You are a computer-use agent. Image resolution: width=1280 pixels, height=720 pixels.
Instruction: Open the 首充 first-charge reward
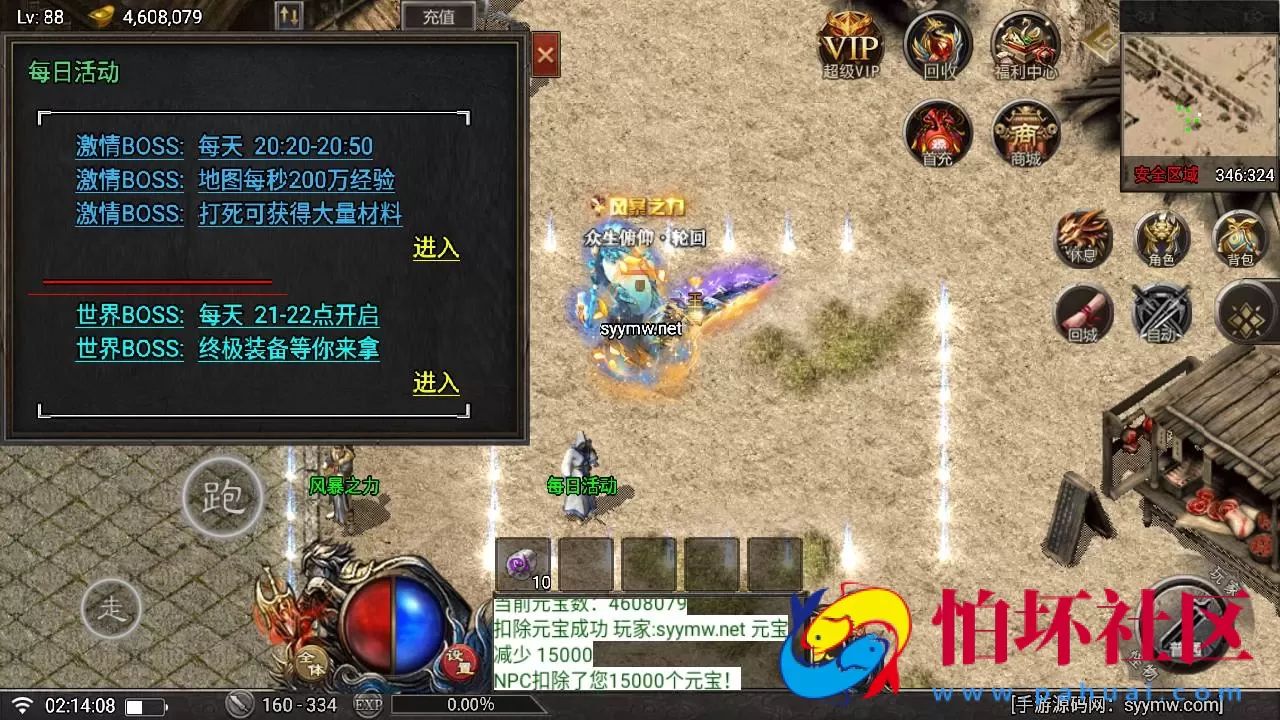(x=937, y=135)
